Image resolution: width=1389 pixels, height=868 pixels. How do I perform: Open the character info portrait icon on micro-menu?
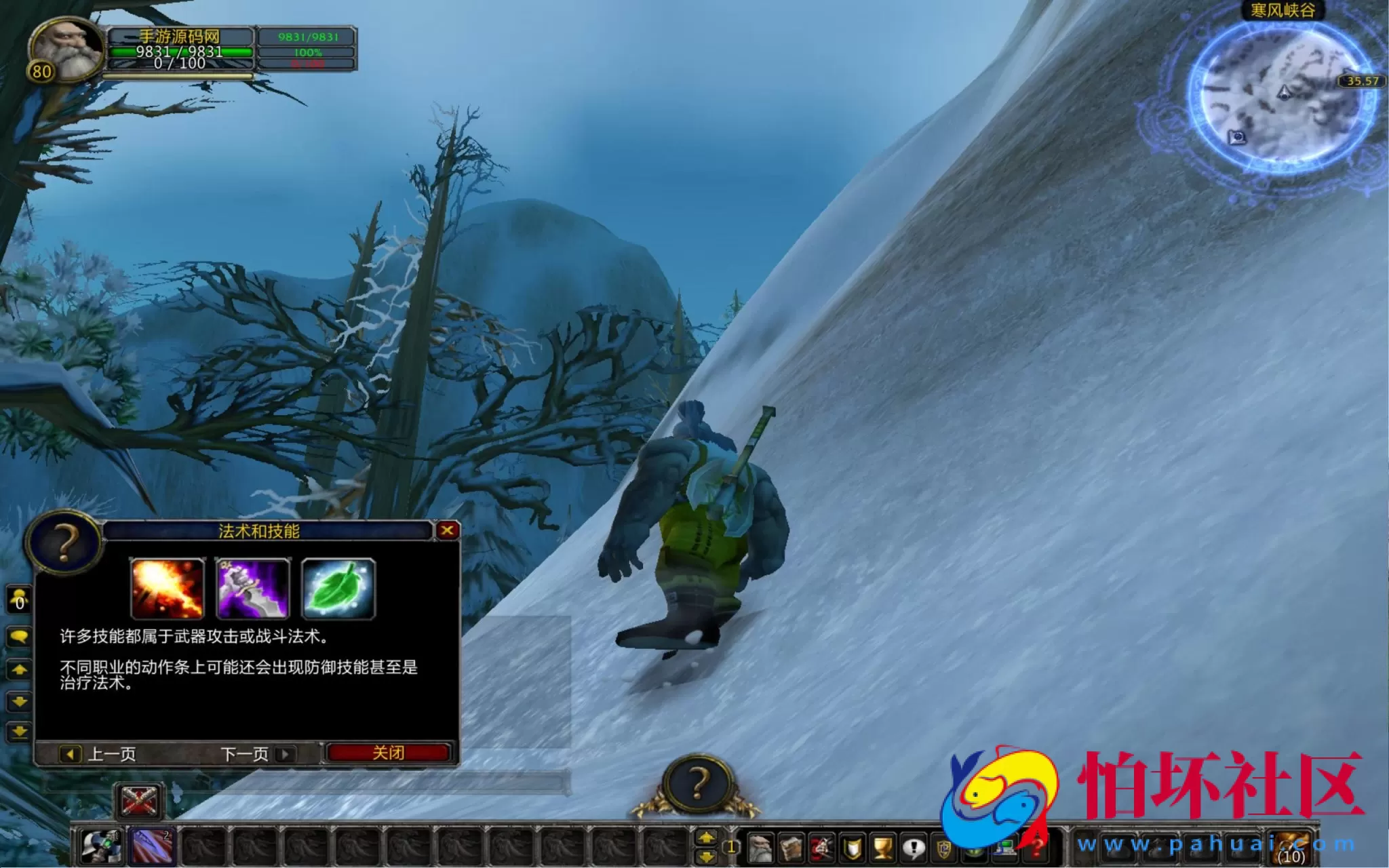click(x=761, y=848)
